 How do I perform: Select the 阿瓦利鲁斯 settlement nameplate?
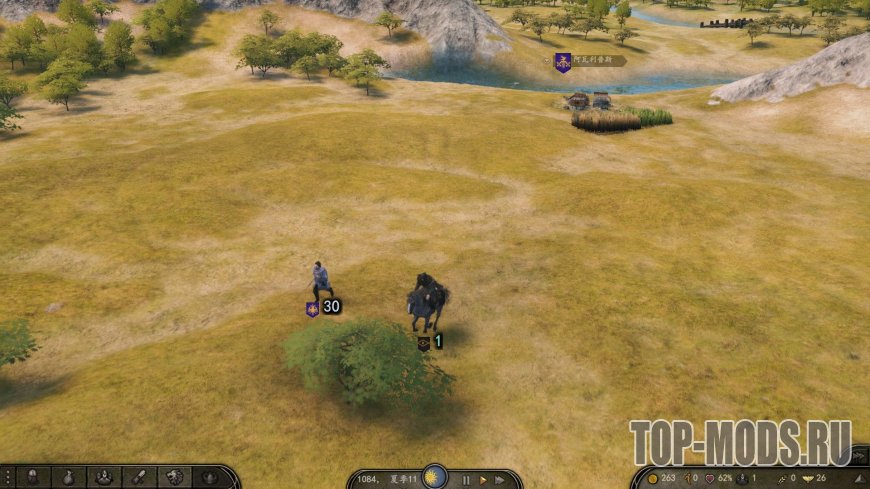[591, 61]
